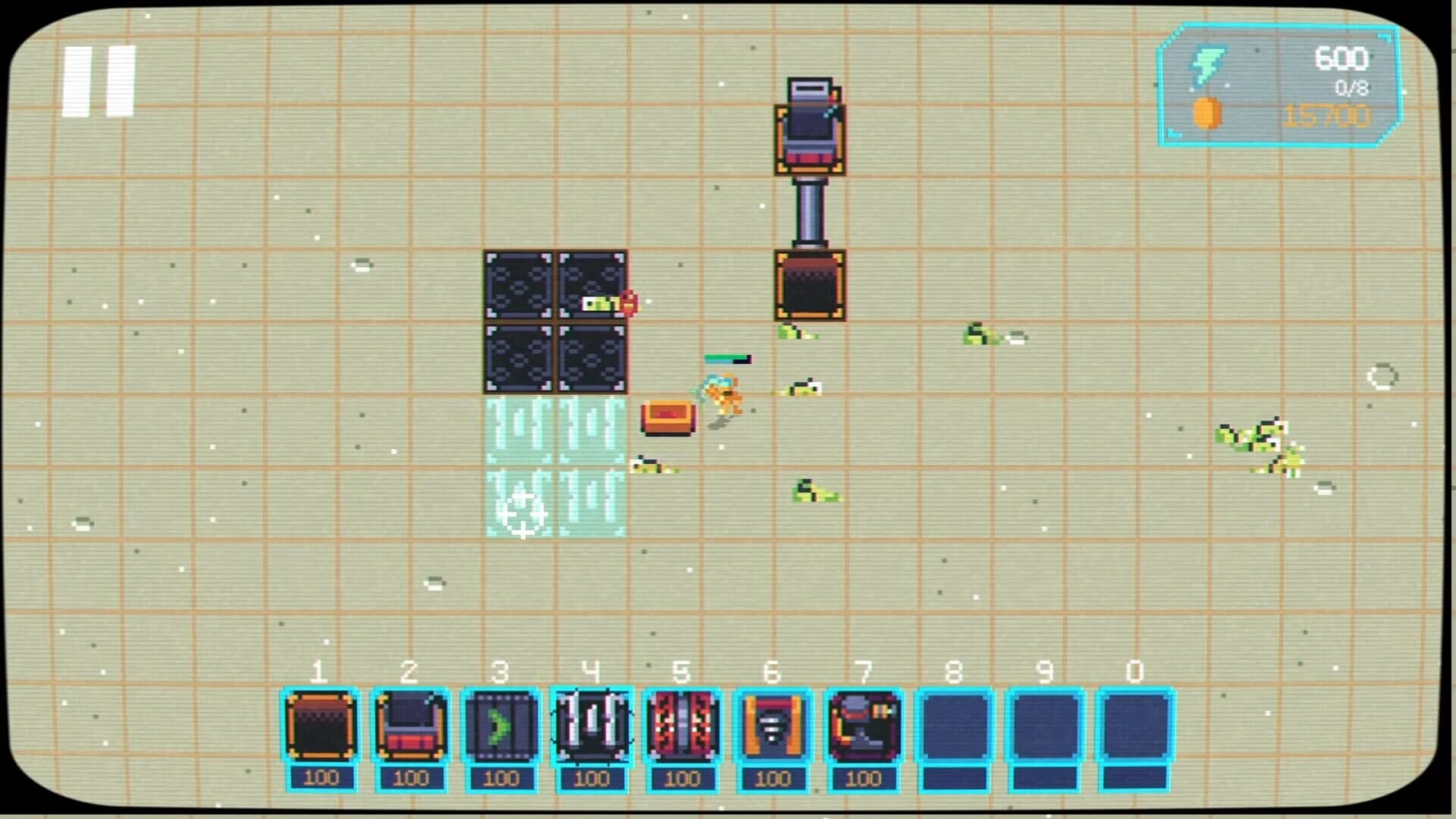Click the orange coin icon in the resource panel

tap(1210, 114)
